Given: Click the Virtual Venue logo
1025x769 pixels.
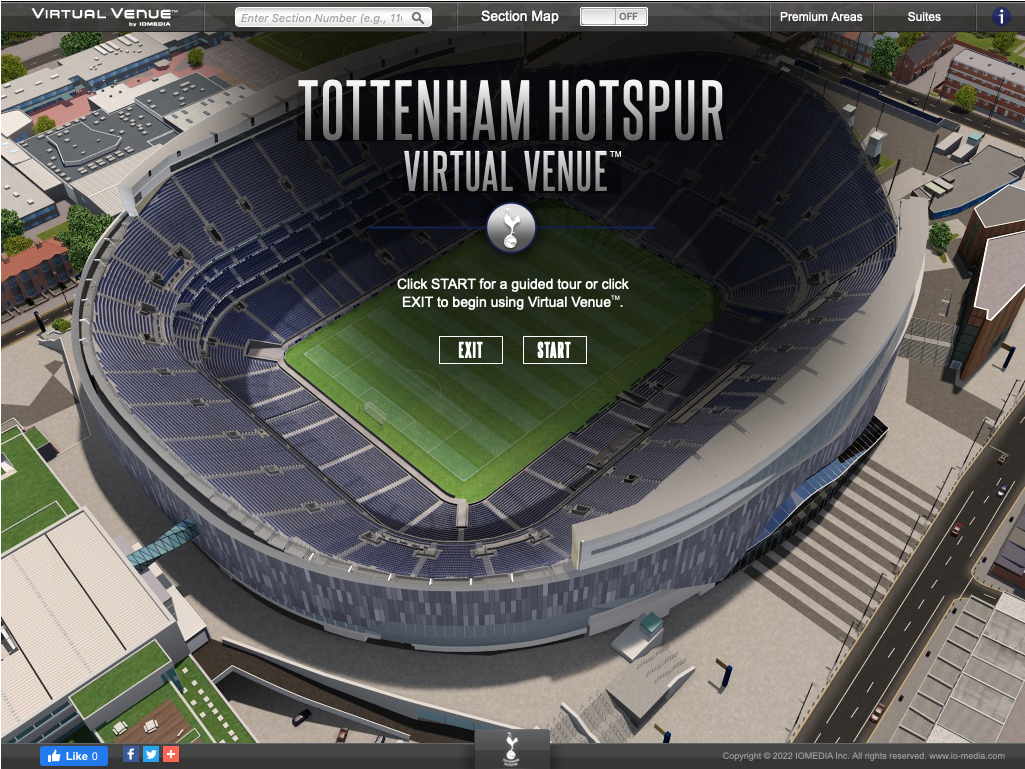Looking at the screenshot, I should [x=104, y=15].
